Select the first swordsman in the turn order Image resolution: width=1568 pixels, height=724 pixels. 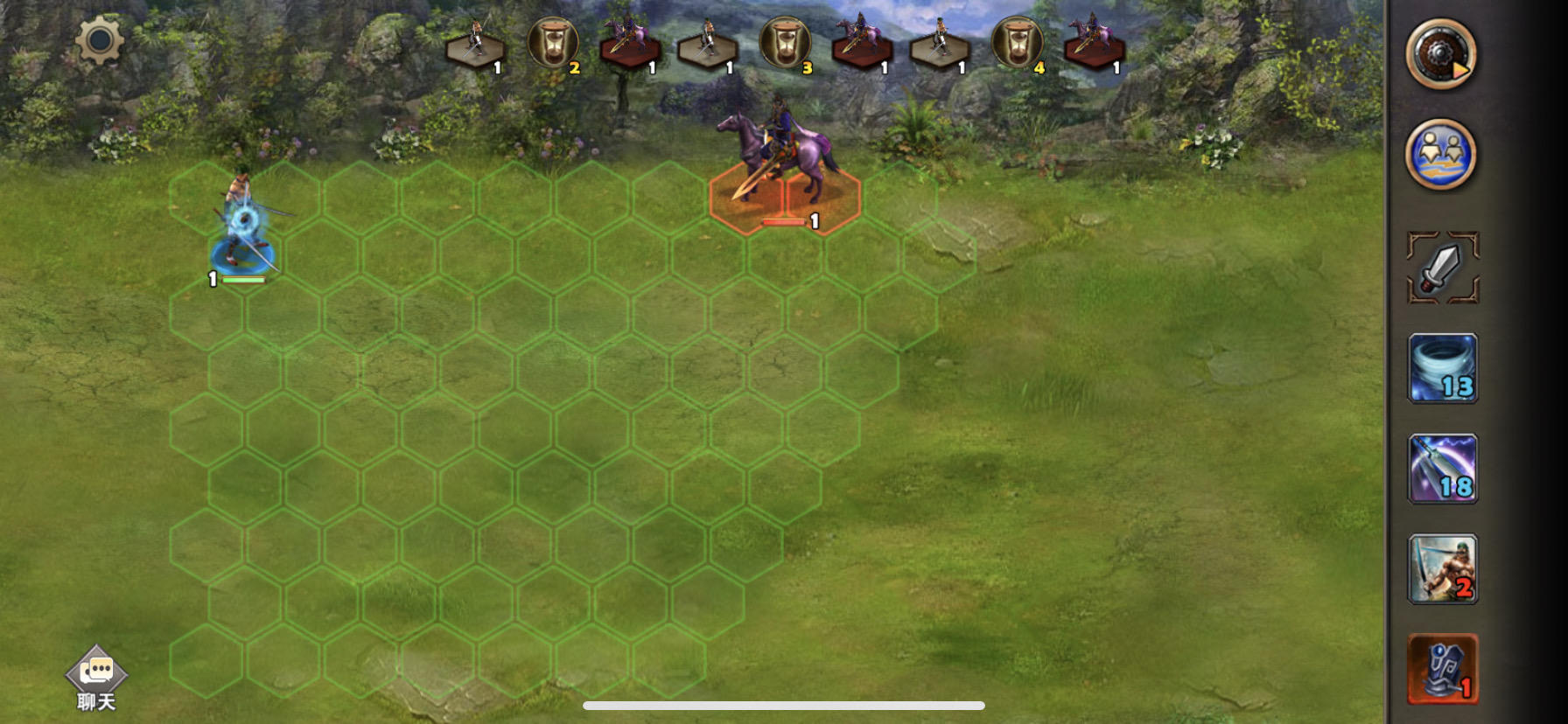[475, 42]
